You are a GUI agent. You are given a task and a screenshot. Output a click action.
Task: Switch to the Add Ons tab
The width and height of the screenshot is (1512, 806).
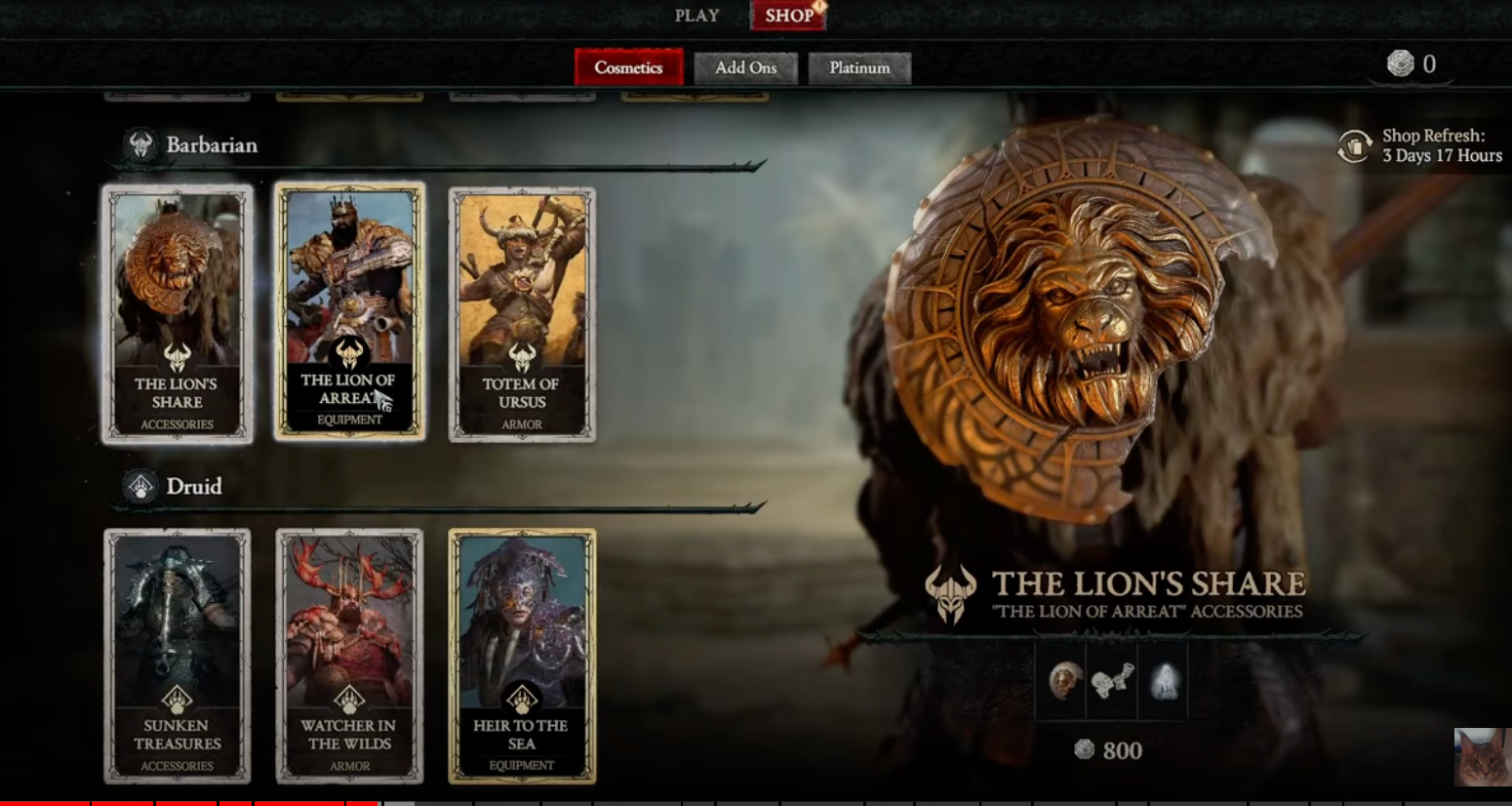point(746,67)
